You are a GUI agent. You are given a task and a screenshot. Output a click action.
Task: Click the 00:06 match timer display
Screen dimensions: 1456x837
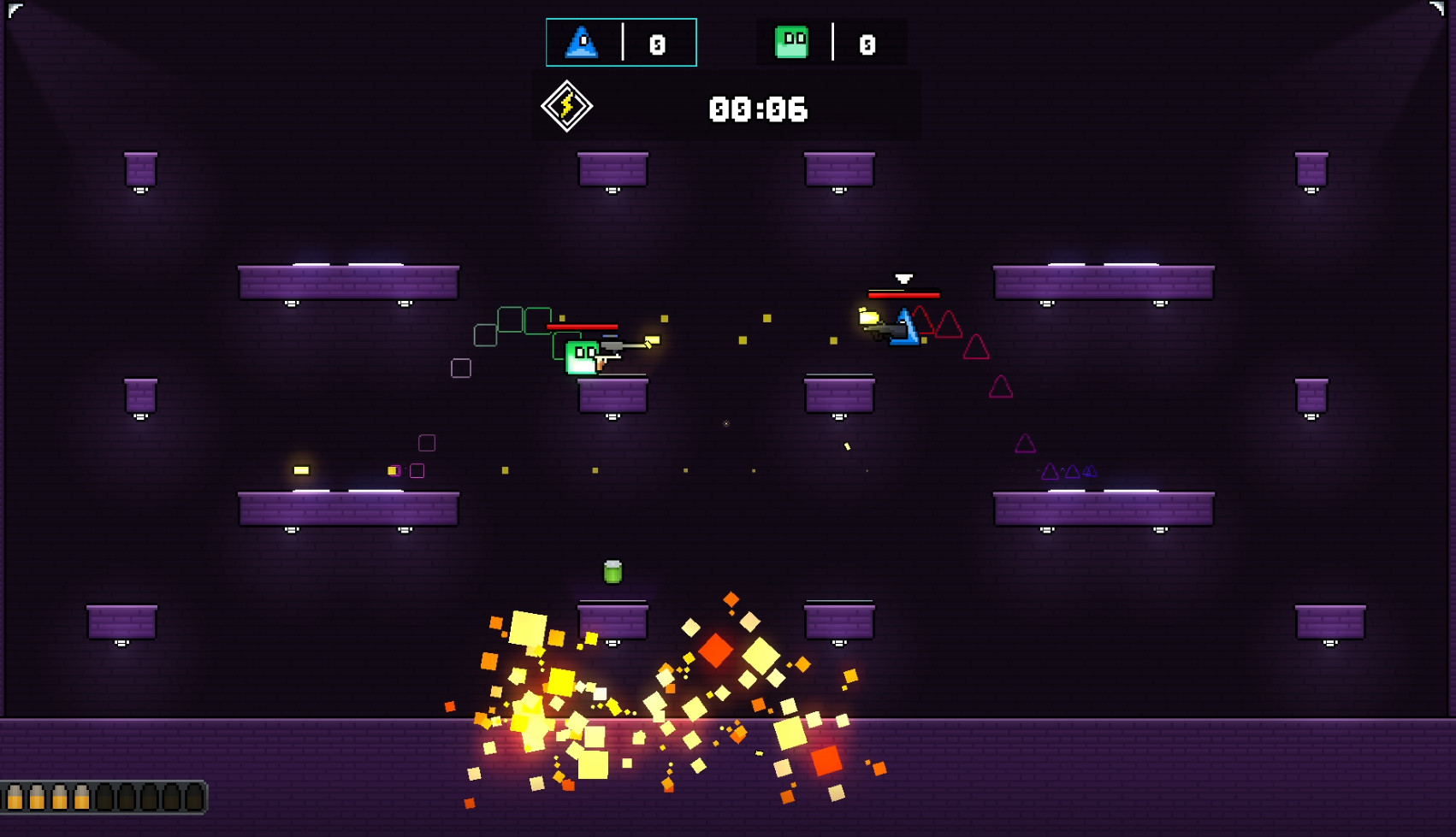tap(756, 109)
